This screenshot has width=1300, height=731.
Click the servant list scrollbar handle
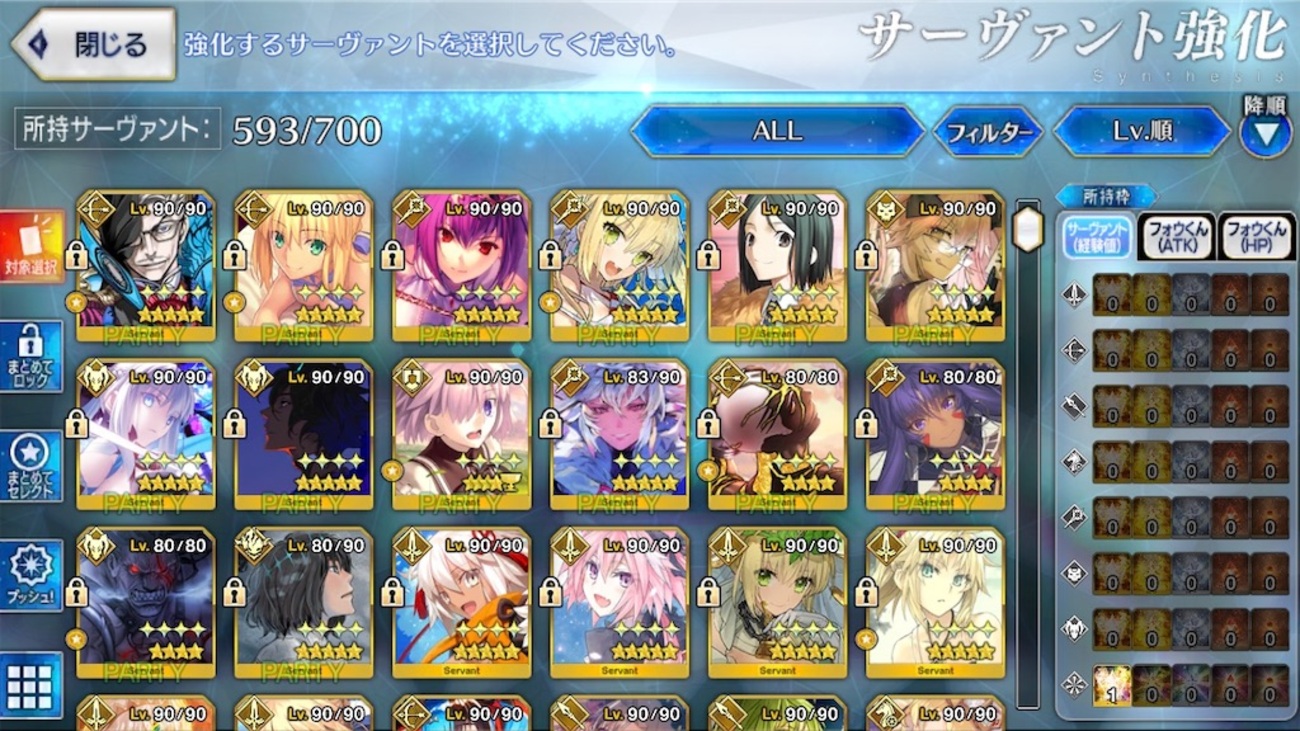(1028, 230)
